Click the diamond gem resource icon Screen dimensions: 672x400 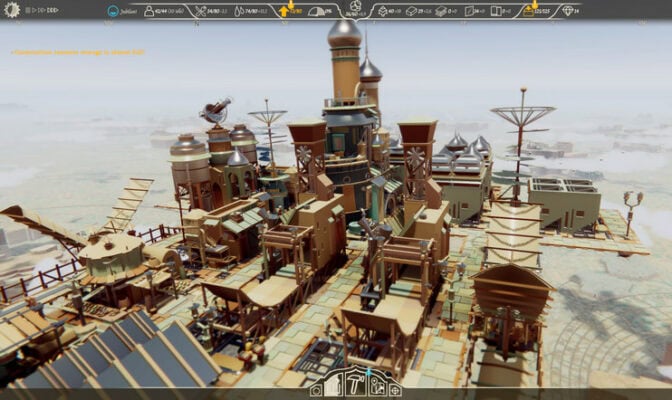(569, 11)
